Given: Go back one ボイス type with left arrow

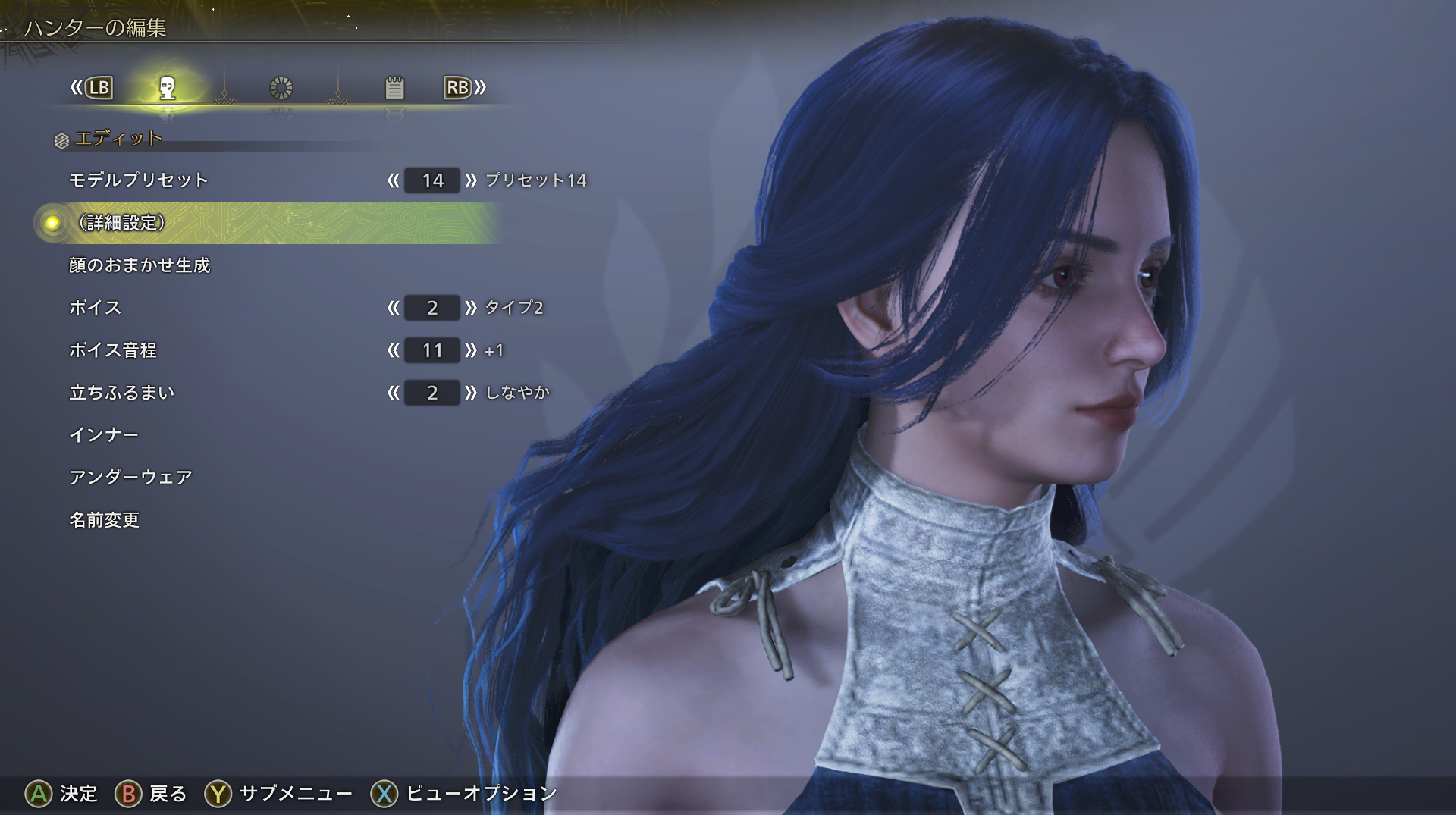Looking at the screenshot, I should pos(393,308).
